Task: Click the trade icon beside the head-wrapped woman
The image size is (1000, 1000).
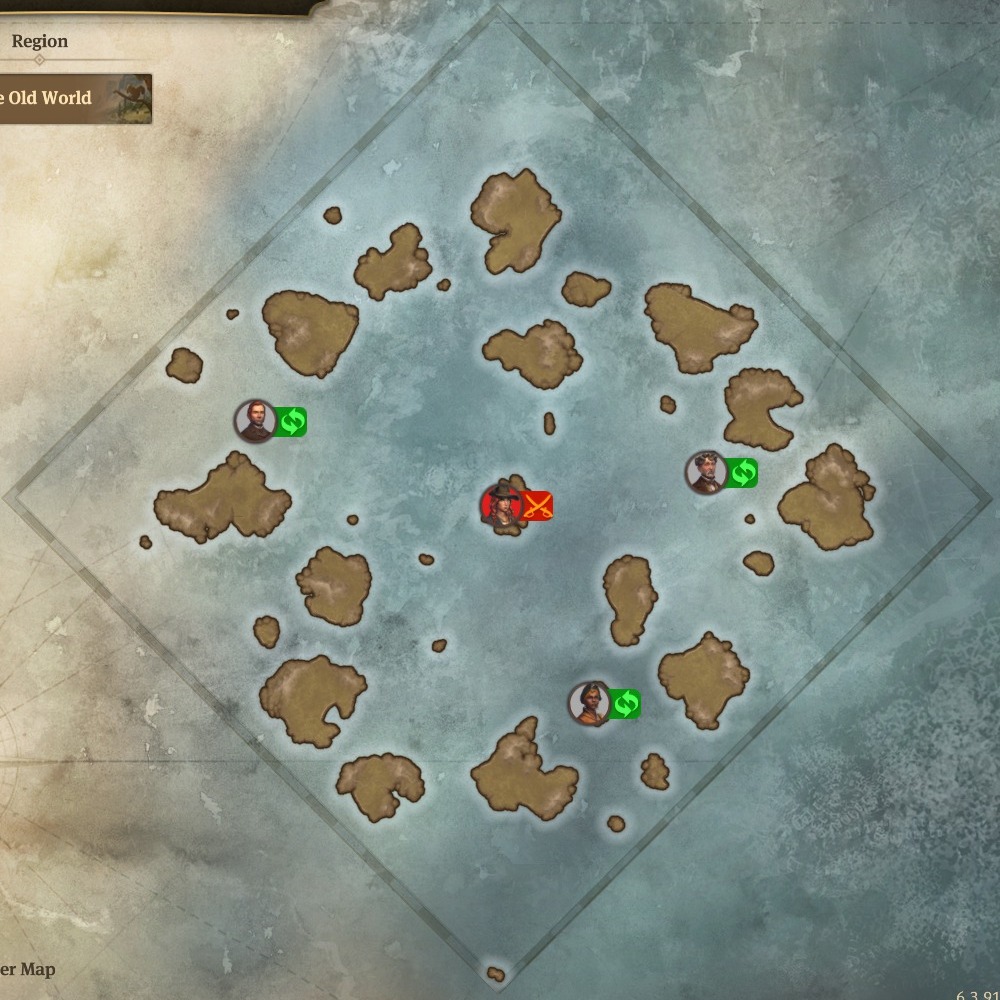Action: [625, 704]
